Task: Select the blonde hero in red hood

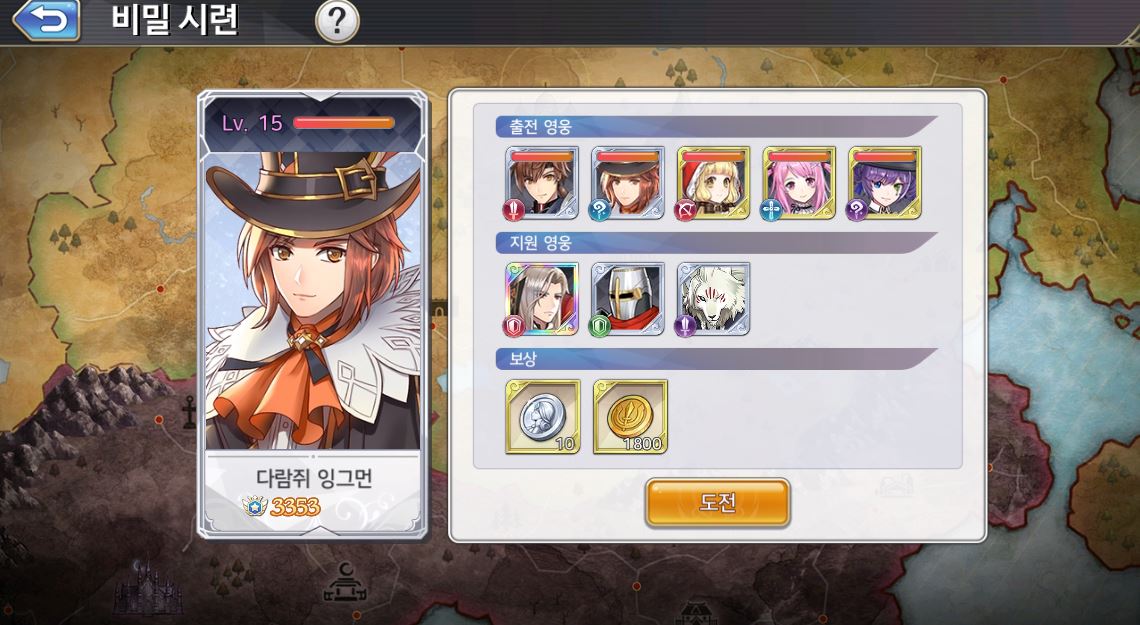Action: 713,183
